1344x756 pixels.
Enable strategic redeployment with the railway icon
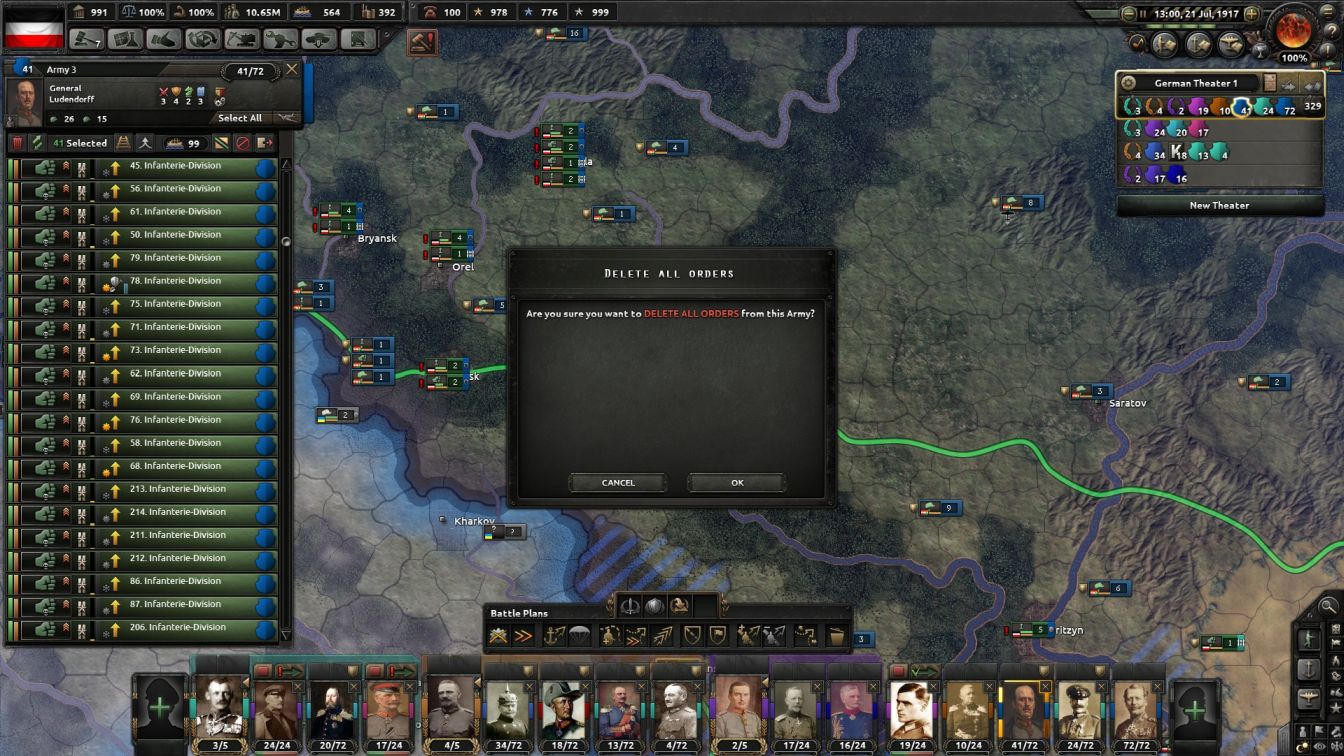(x=124, y=143)
